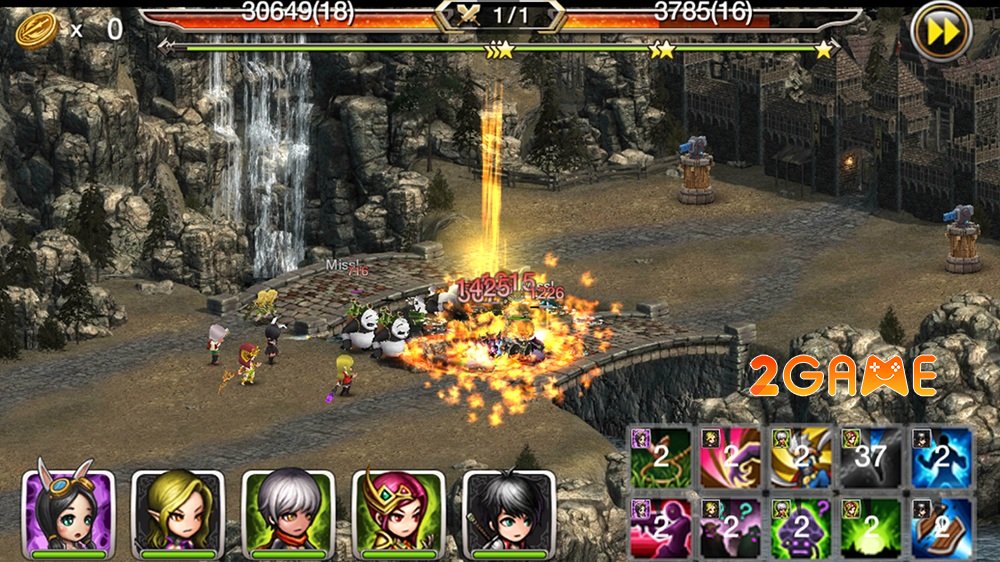This screenshot has height=562, width=1000.
Task: Click the greyed skill with 37 cooldown
Action: tap(871, 457)
